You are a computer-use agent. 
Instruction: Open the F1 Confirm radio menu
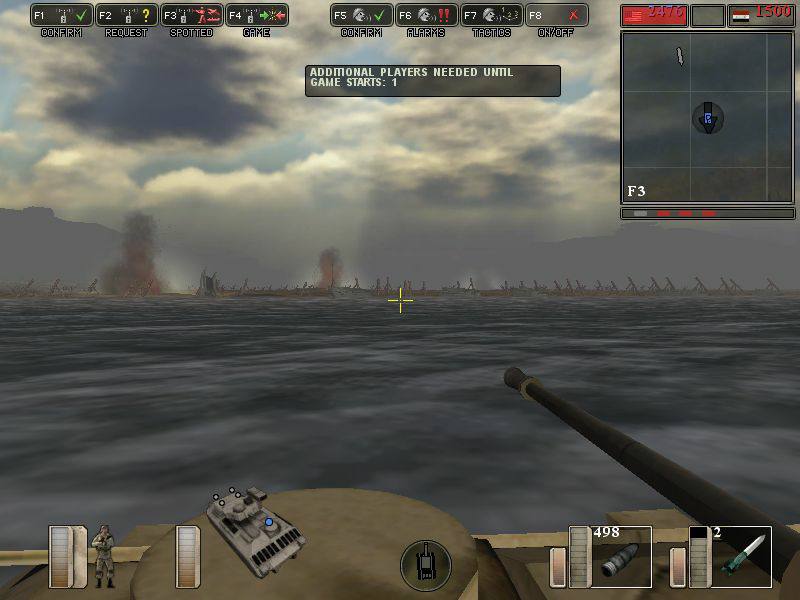62,16
